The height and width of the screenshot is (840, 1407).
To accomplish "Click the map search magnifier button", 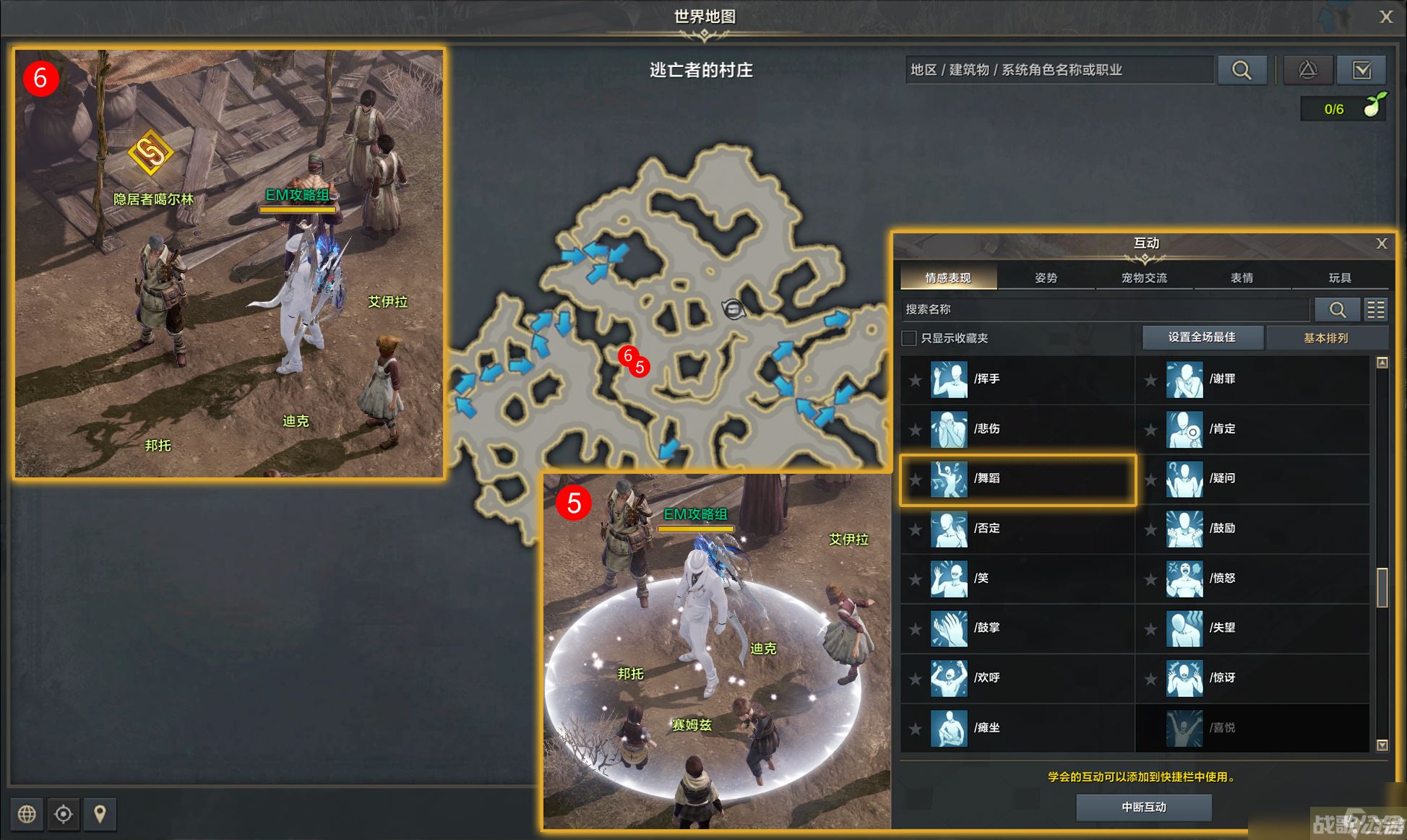I will pos(1242,70).
